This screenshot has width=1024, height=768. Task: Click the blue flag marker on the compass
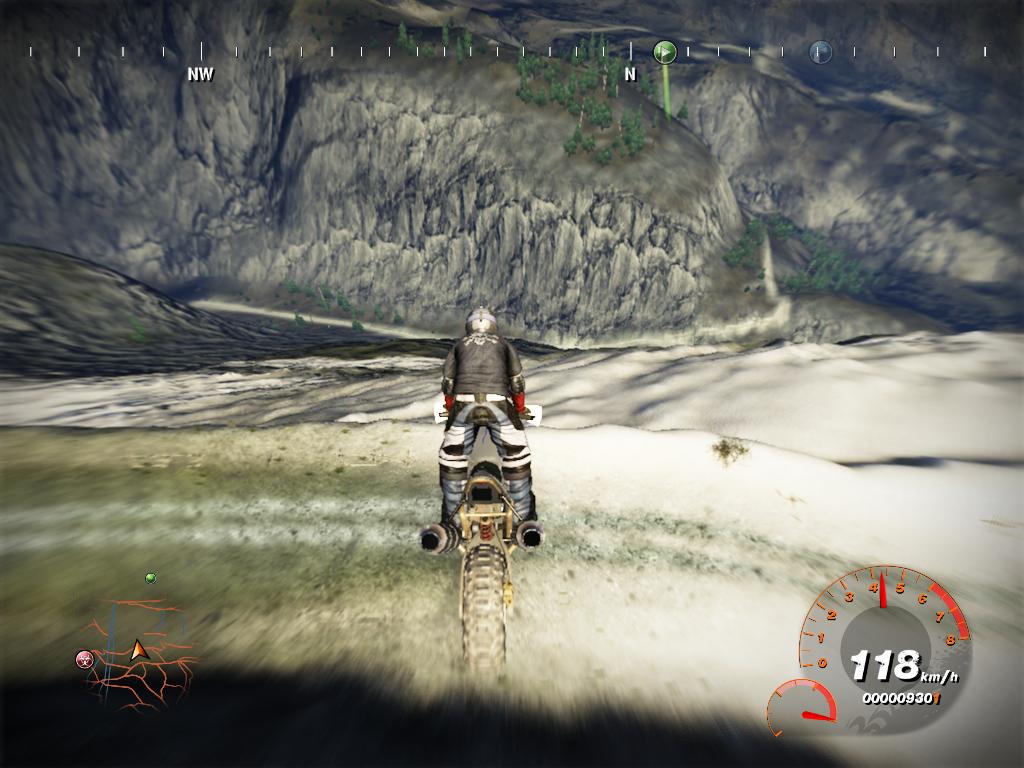(820, 51)
